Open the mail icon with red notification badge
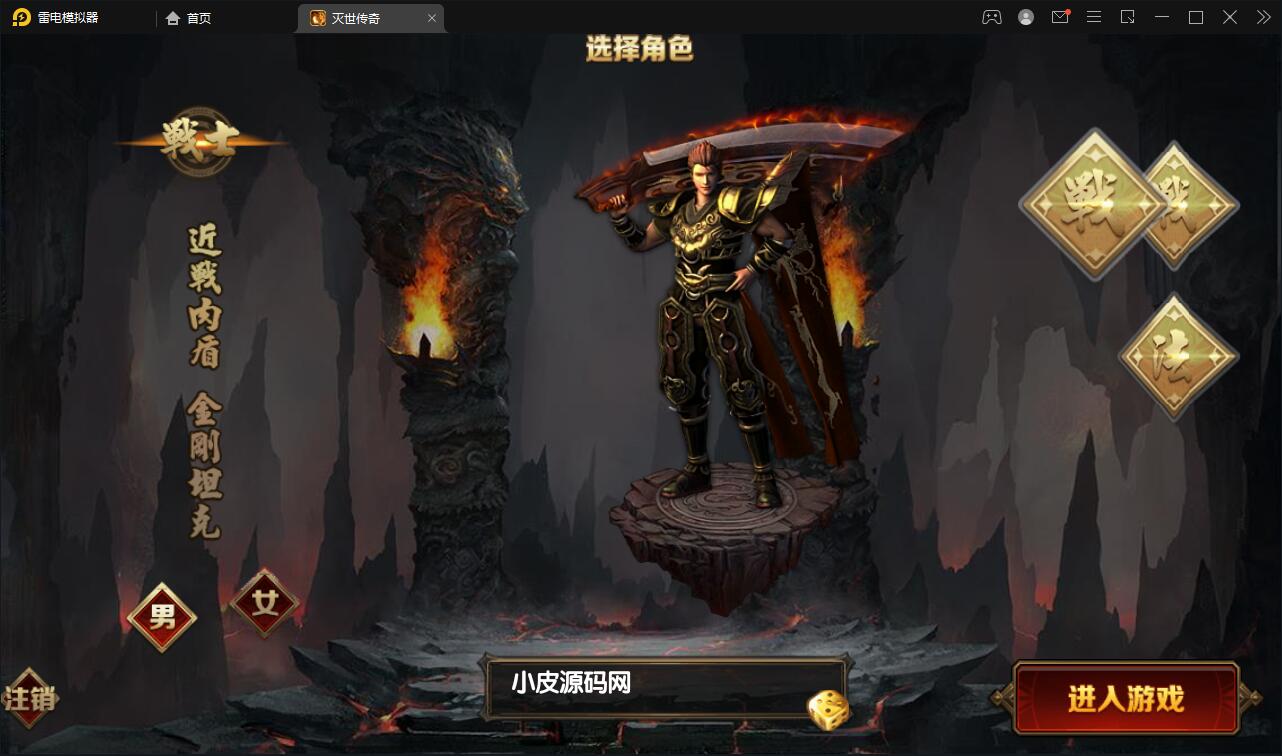This screenshot has width=1282, height=756. coord(1060,17)
